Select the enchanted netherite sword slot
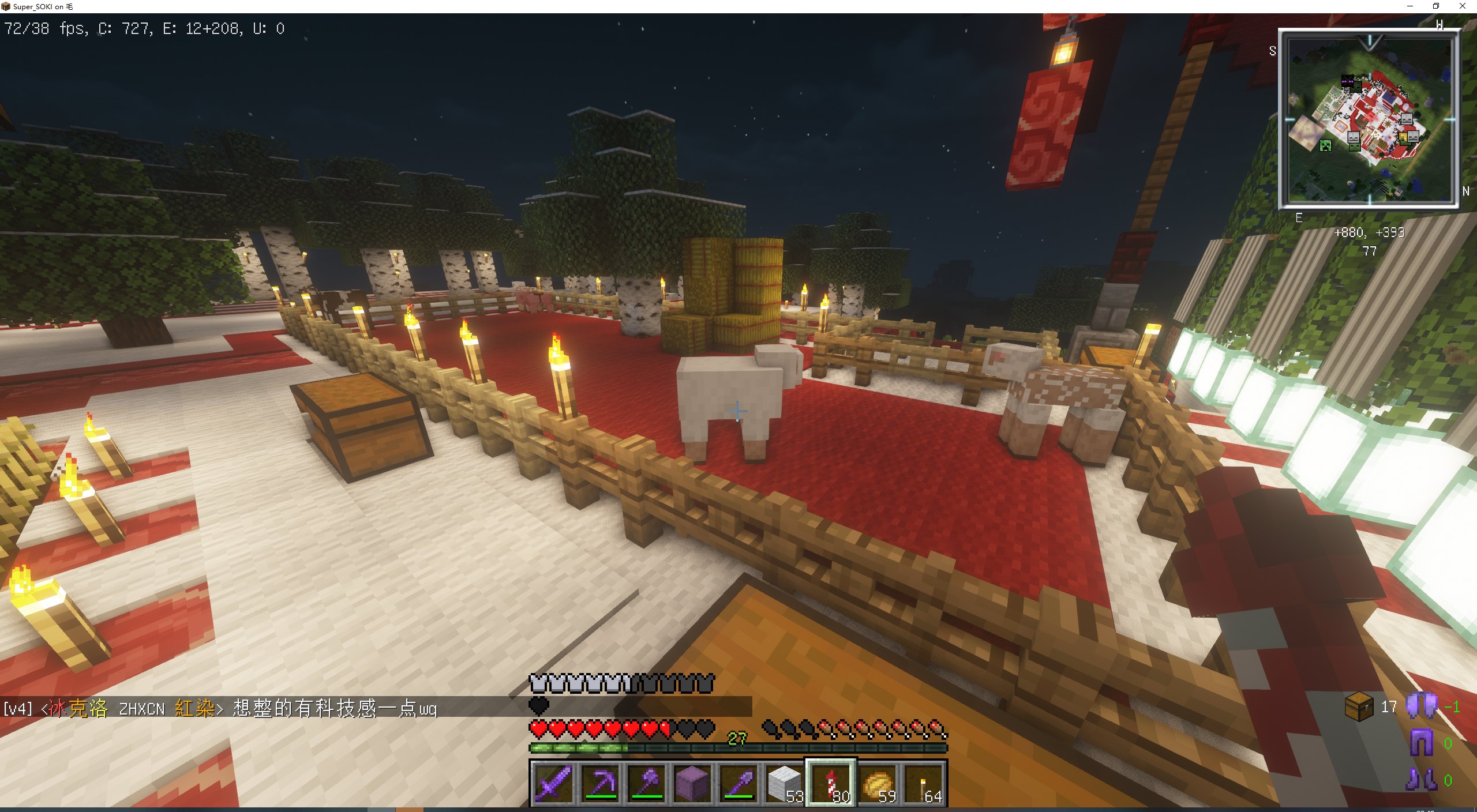 (553, 783)
